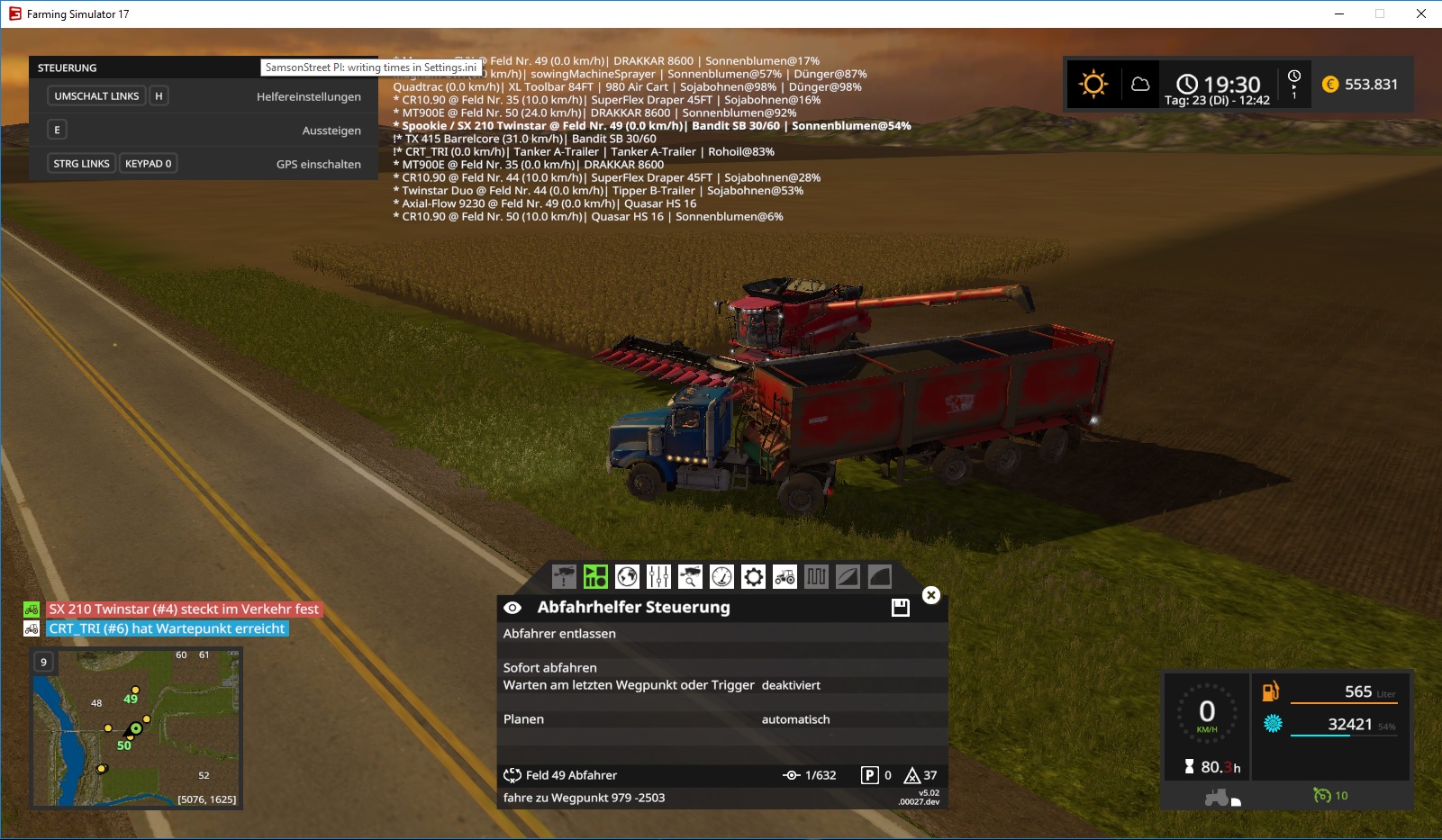
Task: Open the weather cloud forecast display
Action: (x=1142, y=84)
